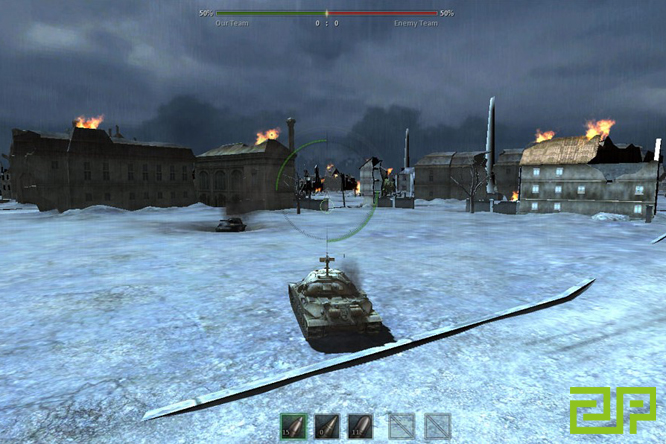Select the green-highlighted shell slot with 15 rounds
Screen dimensions: 666x444
[x=293, y=426]
